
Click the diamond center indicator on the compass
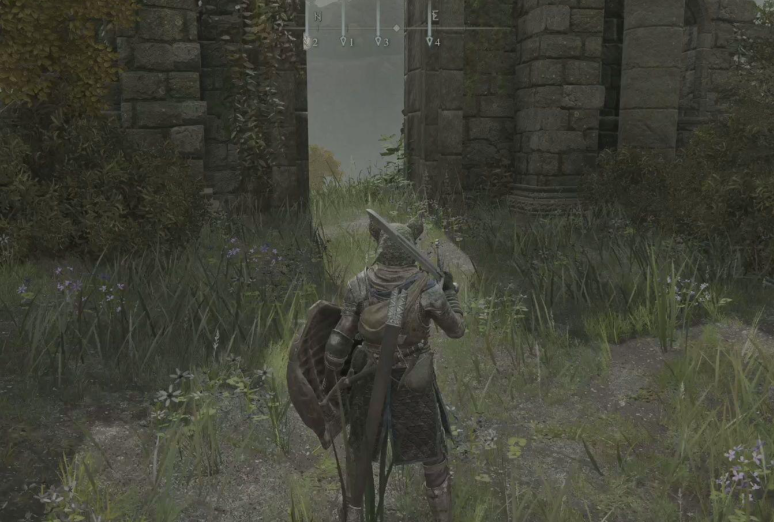[396, 28]
